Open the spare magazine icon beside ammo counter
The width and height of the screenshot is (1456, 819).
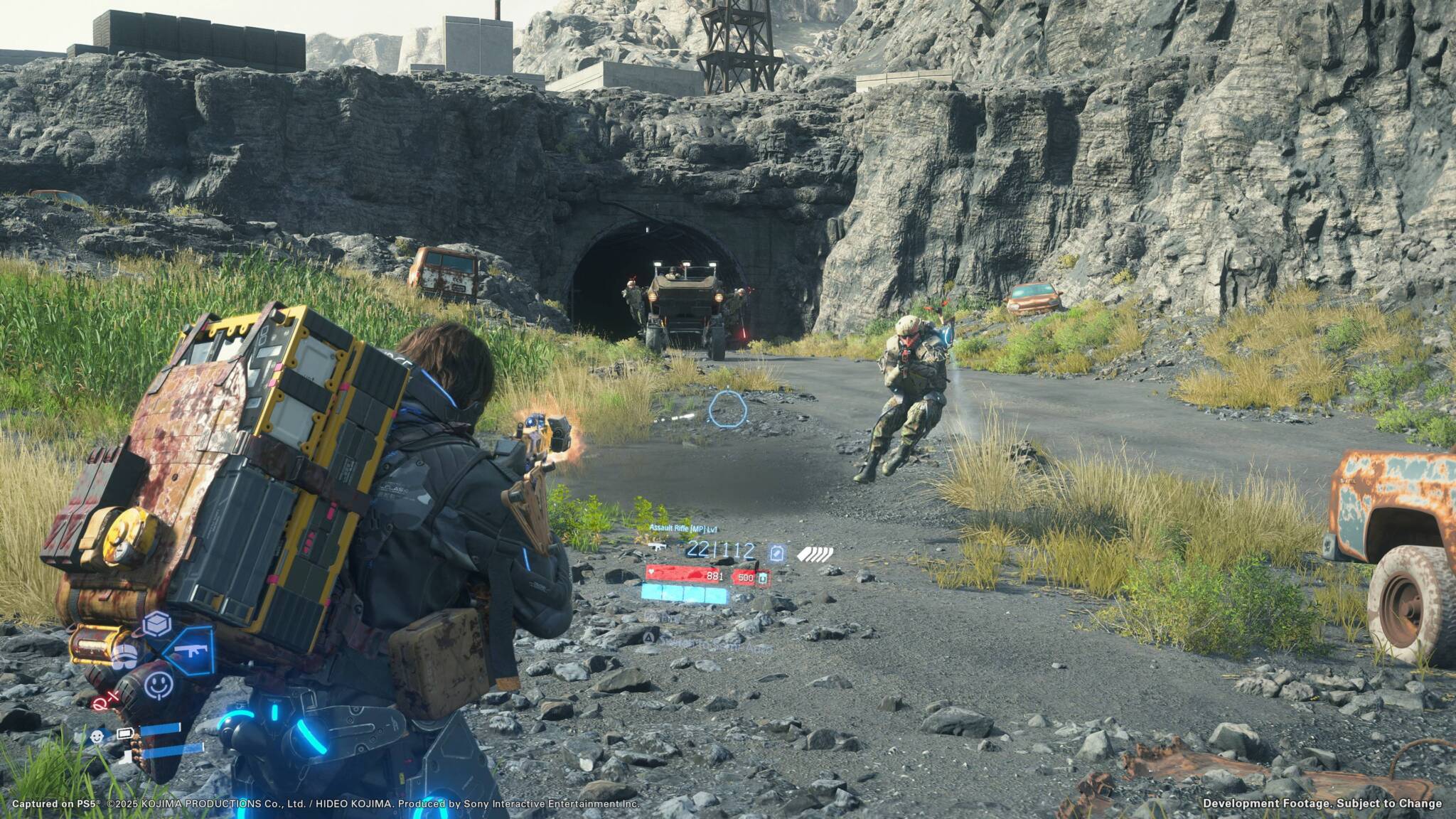[777, 552]
